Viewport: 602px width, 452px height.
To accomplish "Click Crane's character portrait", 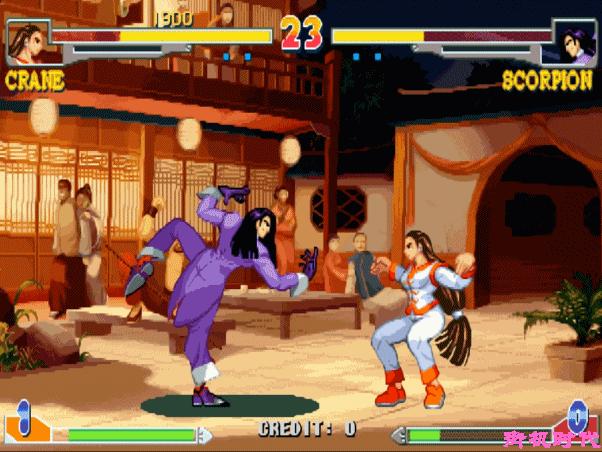I will (x=28, y=41).
